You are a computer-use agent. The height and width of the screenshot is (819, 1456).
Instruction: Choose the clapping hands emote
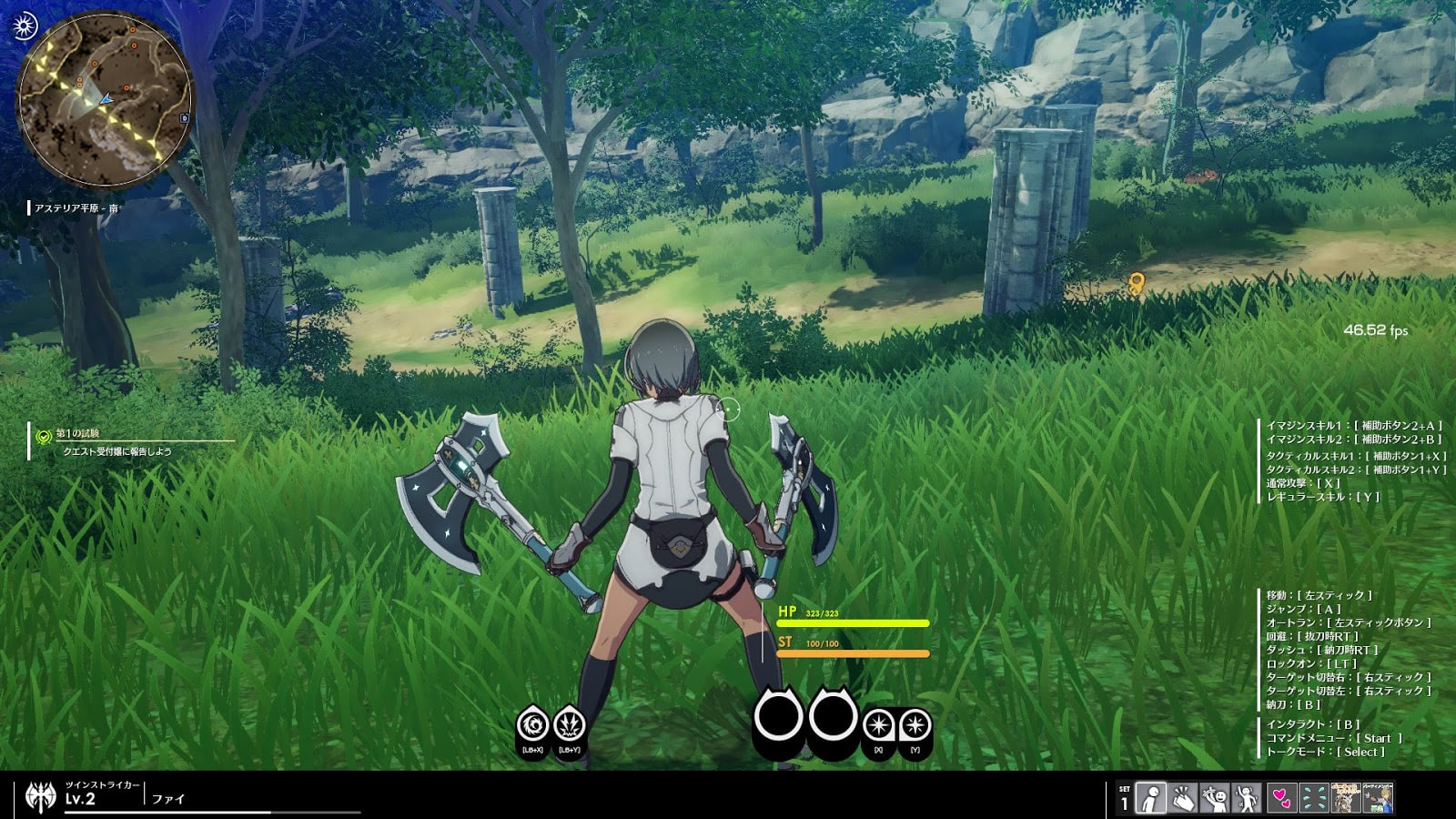(1183, 798)
